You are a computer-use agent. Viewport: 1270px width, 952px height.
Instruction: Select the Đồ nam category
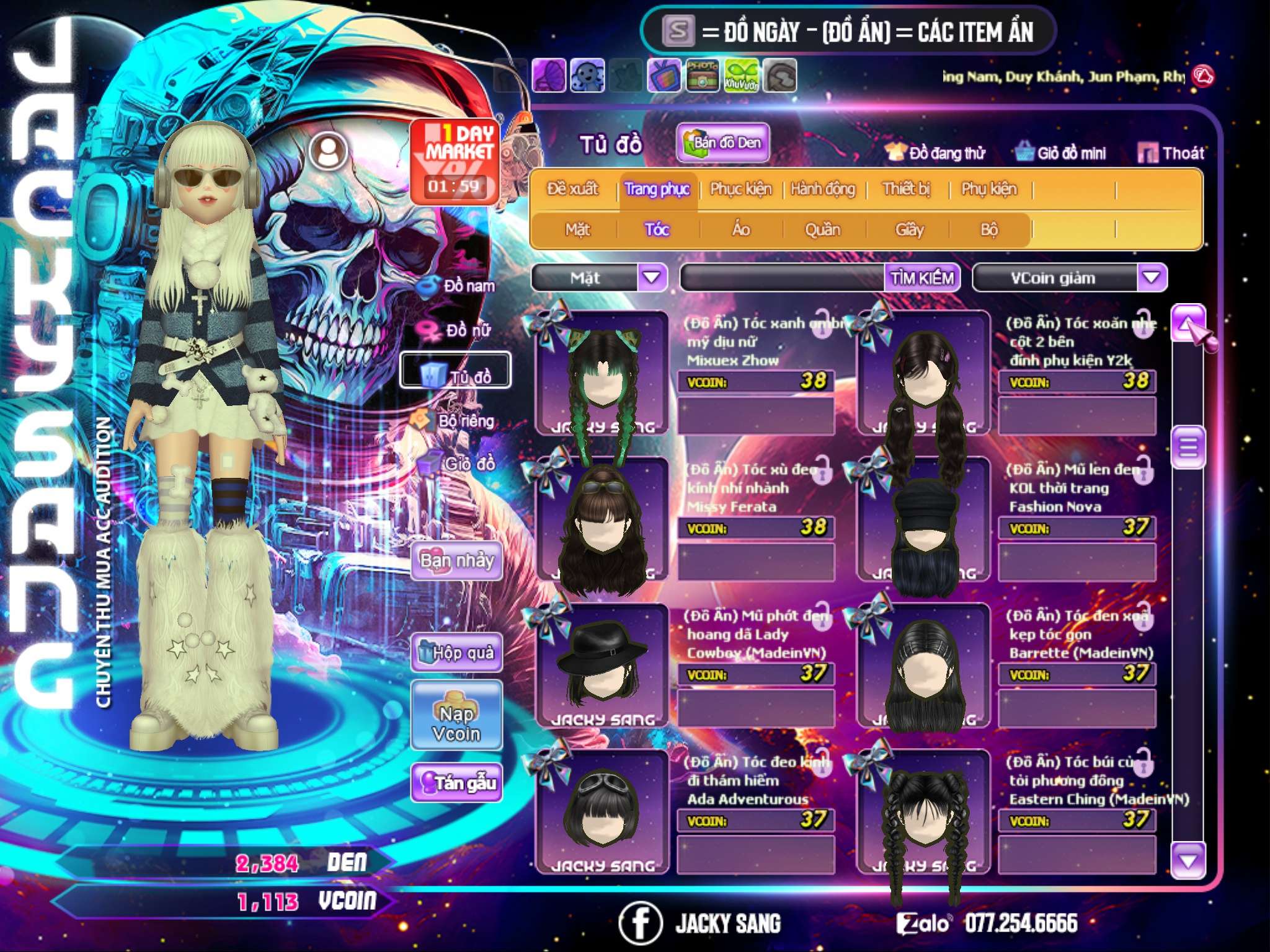click(459, 286)
